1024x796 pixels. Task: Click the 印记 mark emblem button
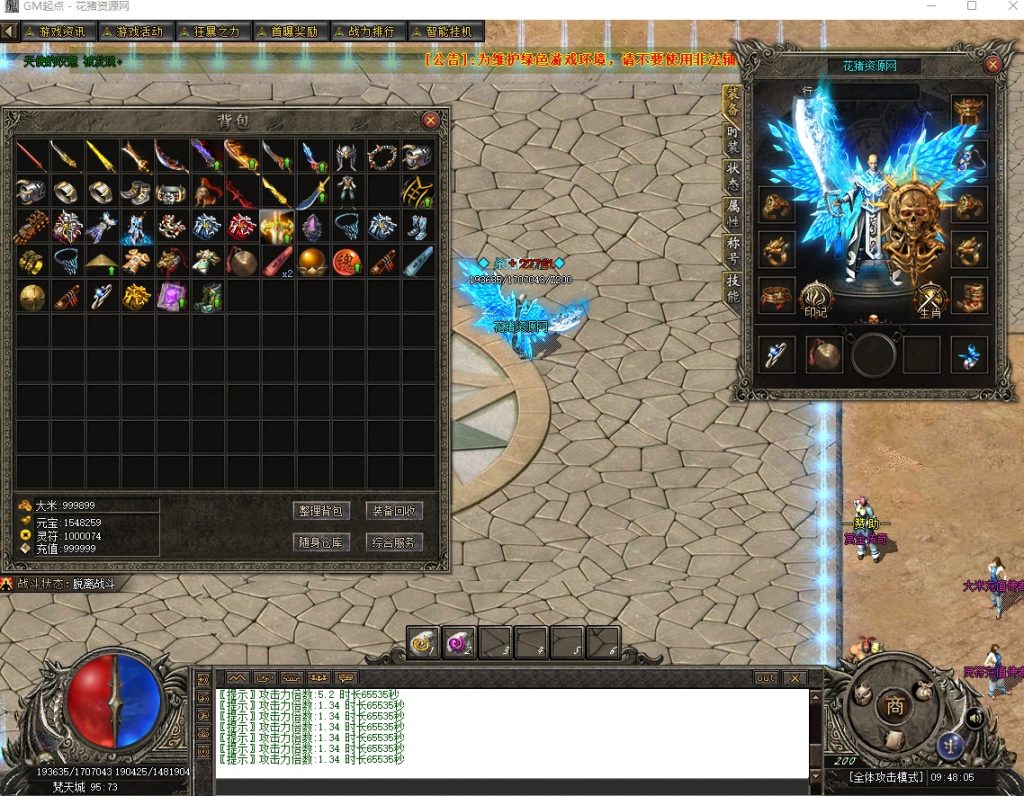click(x=817, y=299)
